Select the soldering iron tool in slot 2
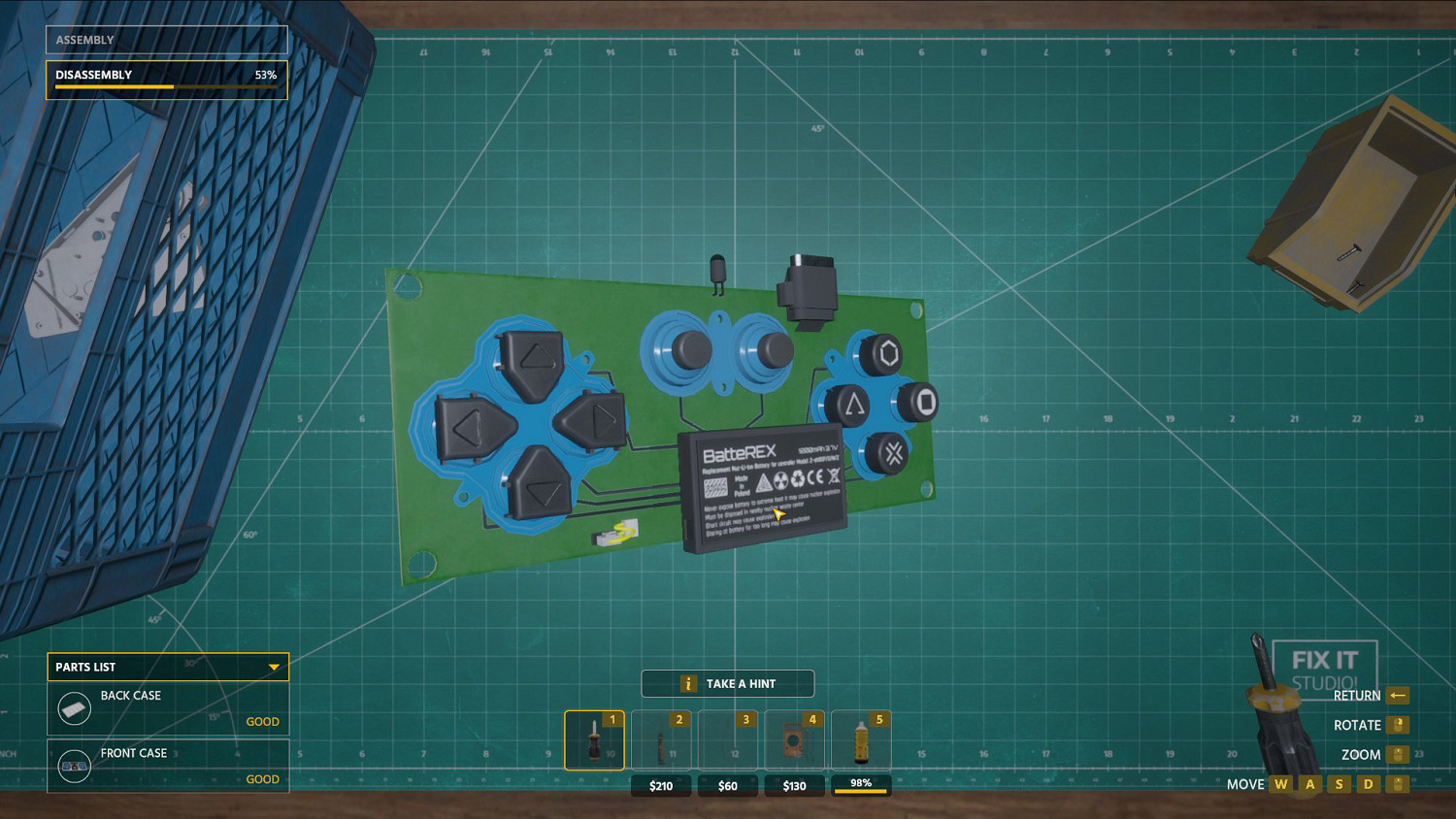1456x819 pixels. 661,739
